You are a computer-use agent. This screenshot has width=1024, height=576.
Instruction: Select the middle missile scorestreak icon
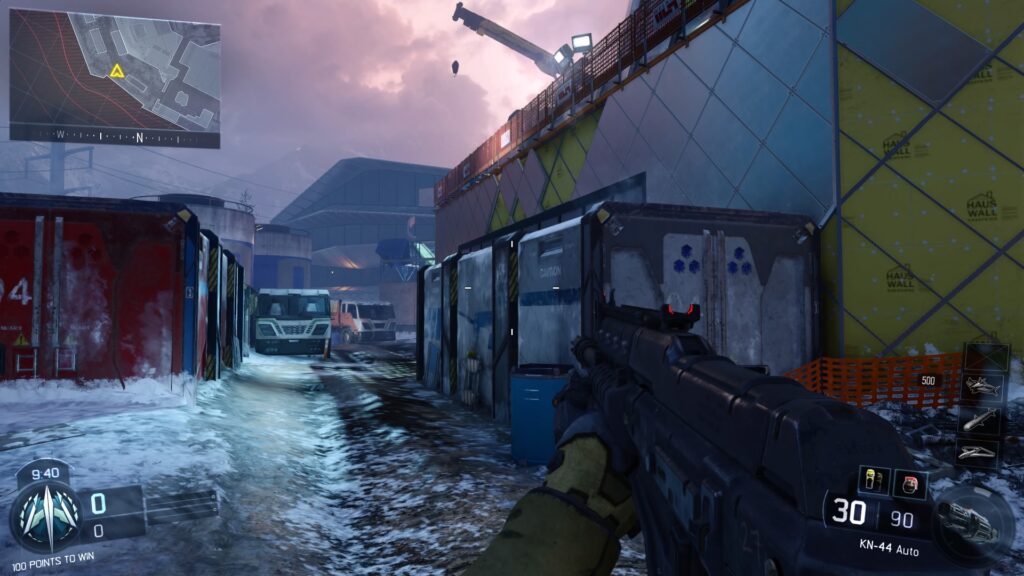pyautogui.click(x=981, y=419)
